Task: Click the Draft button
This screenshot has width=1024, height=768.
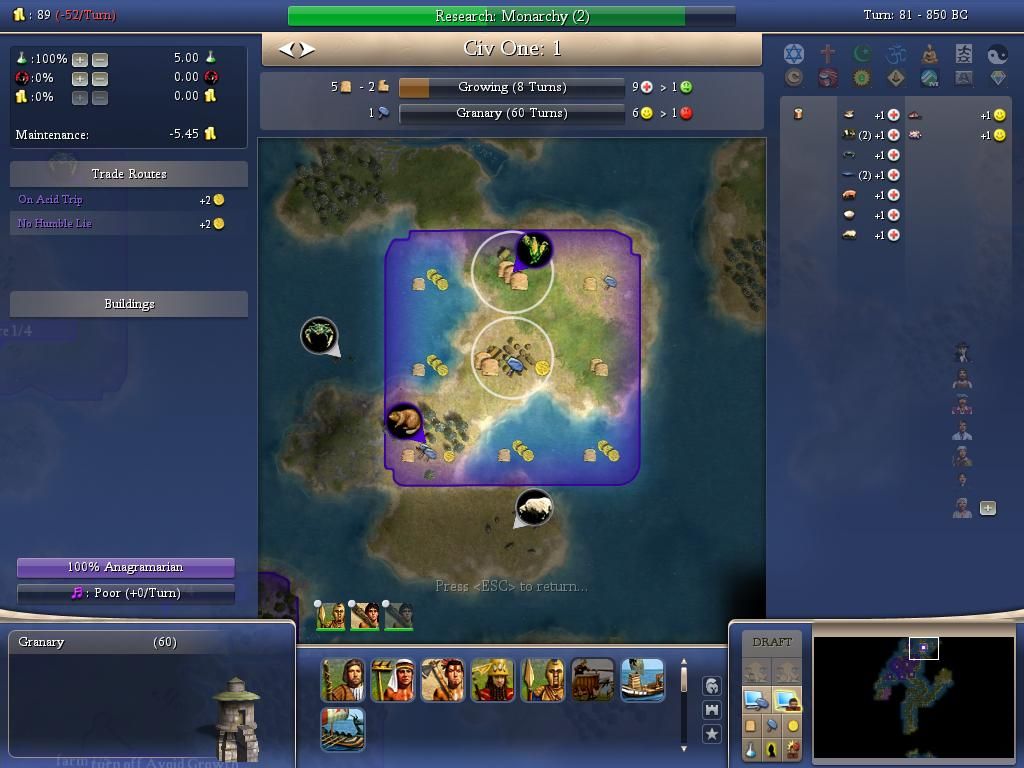Action: (772, 642)
